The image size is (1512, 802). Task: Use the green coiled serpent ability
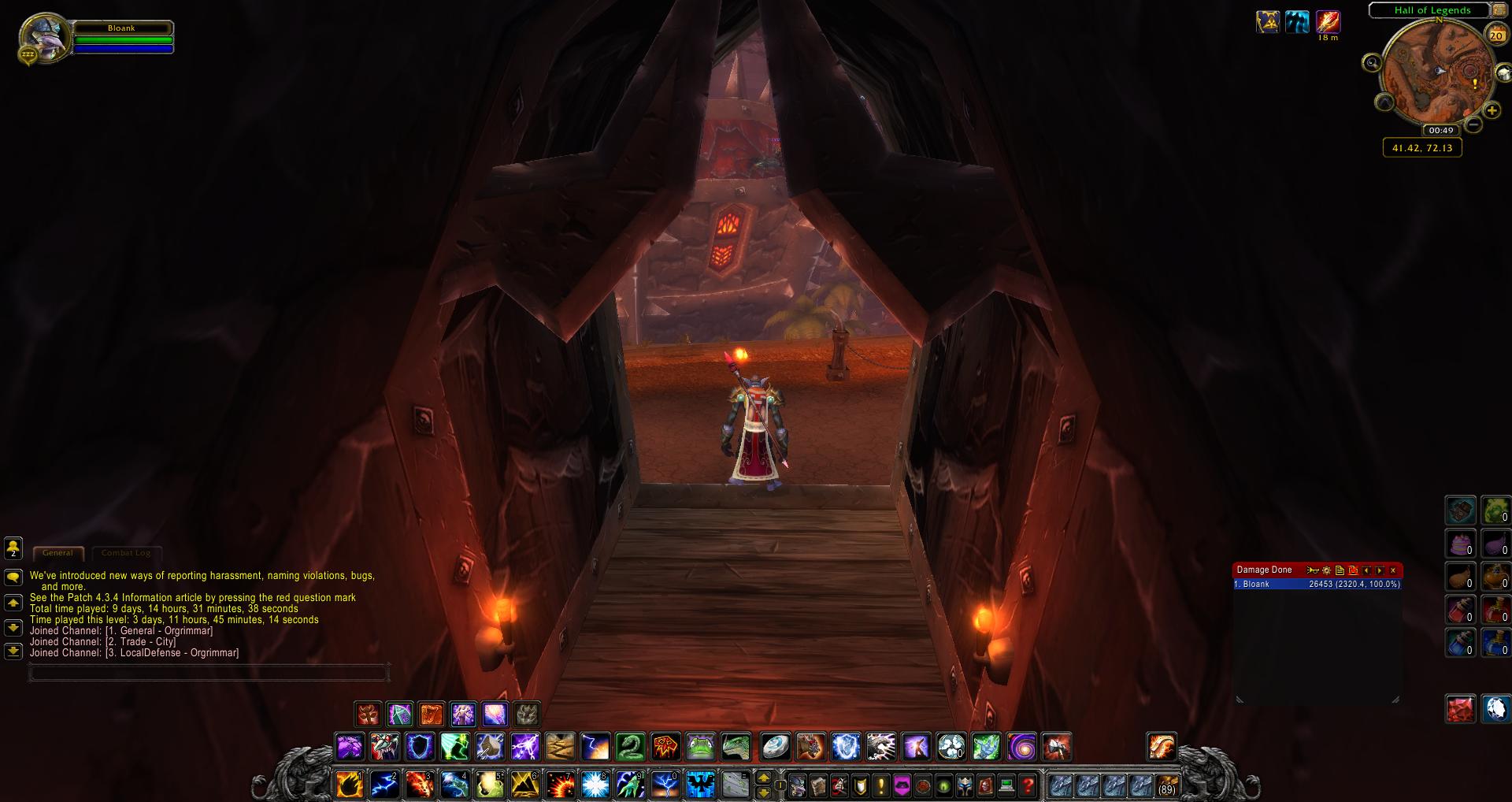tap(630, 747)
